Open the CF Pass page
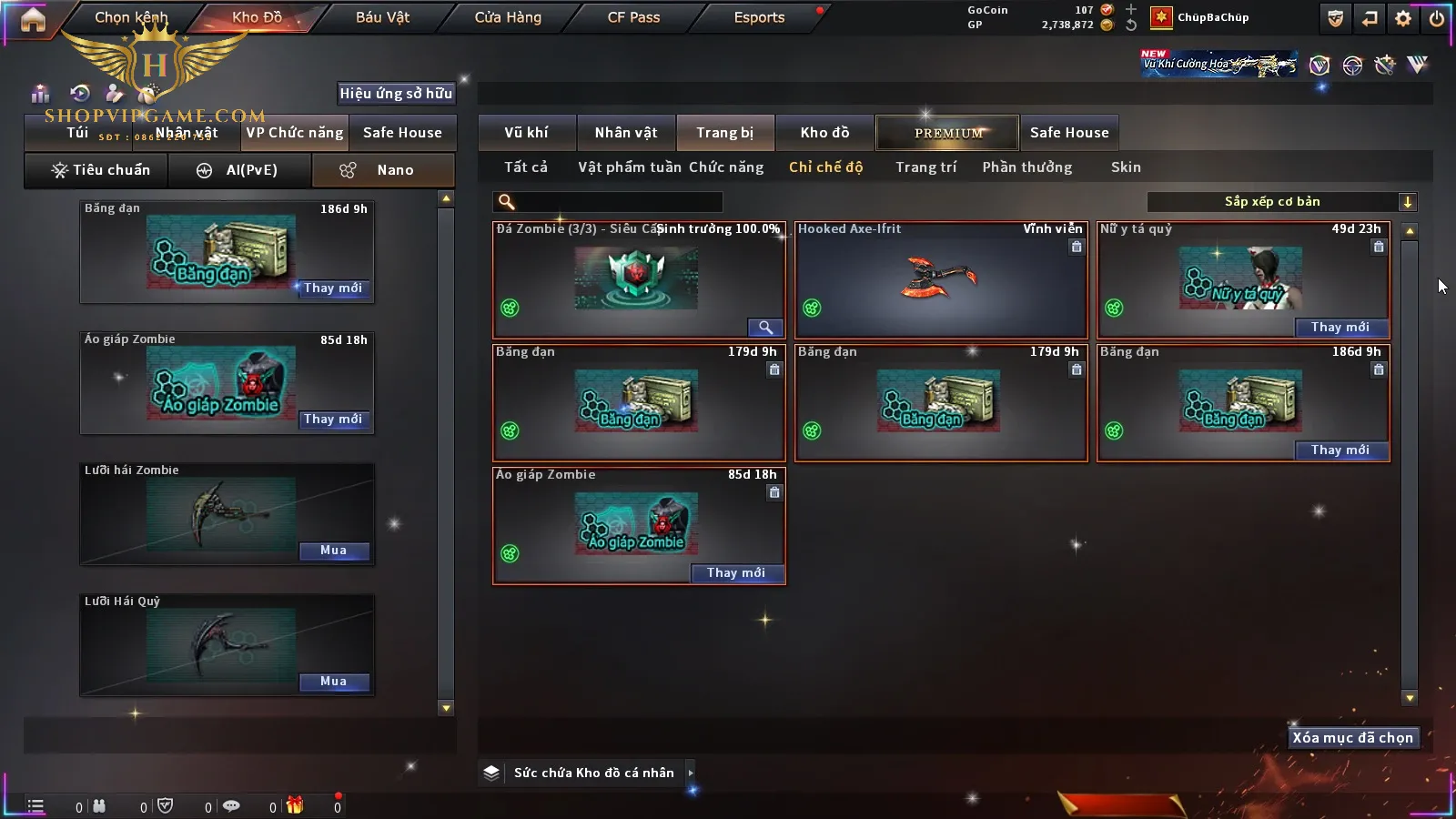1456x819 pixels. point(633,17)
